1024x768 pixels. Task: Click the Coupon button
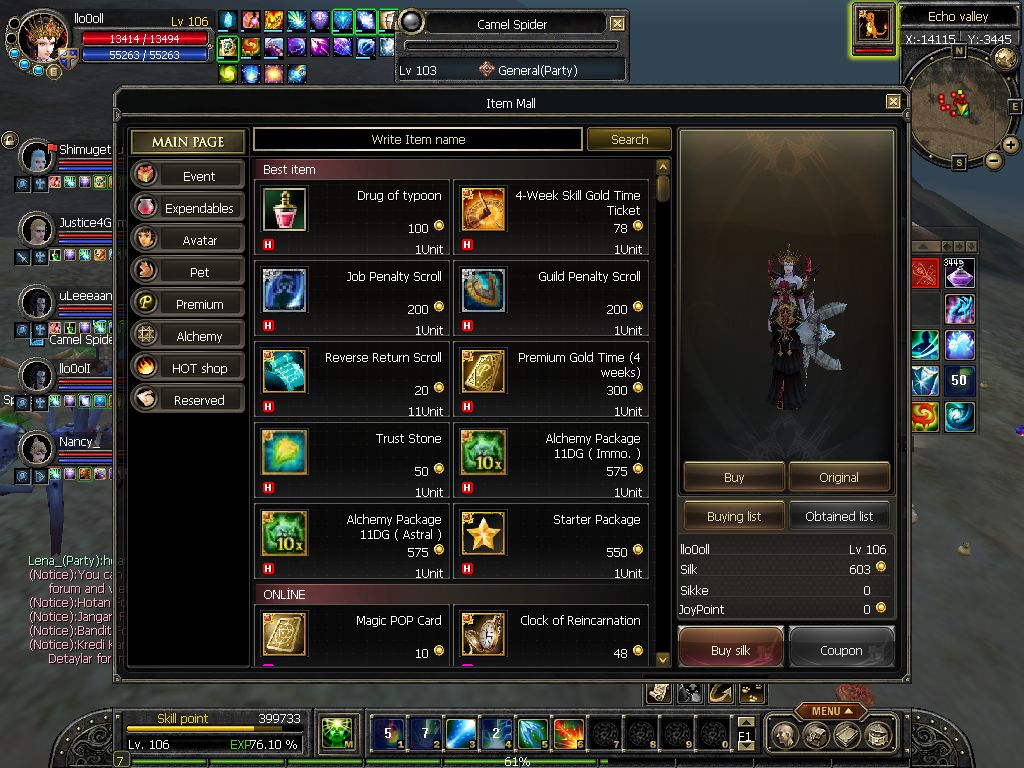point(841,649)
